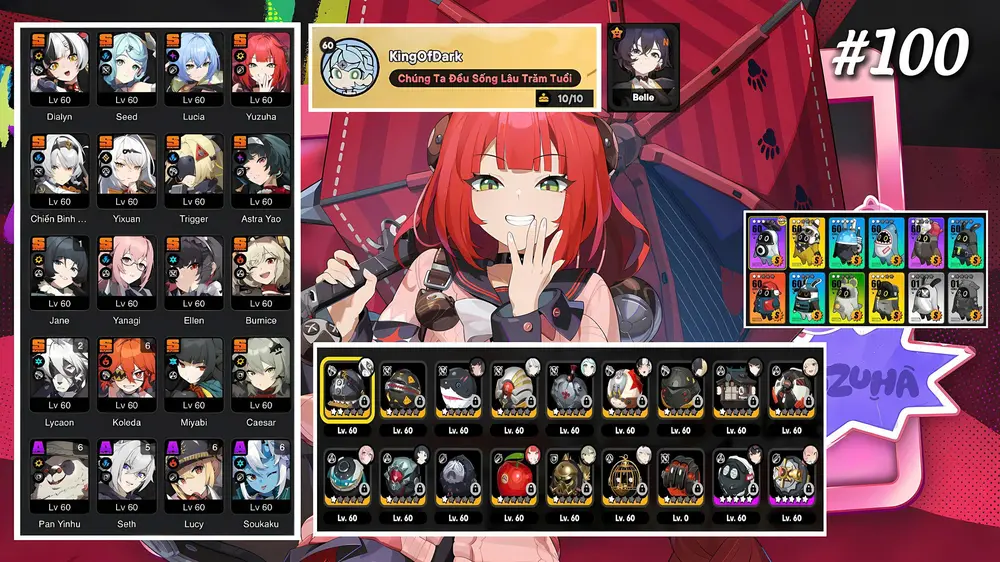Select the Soukaku character tile
The image size is (1000, 562).
pyautogui.click(x=261, y=478)
